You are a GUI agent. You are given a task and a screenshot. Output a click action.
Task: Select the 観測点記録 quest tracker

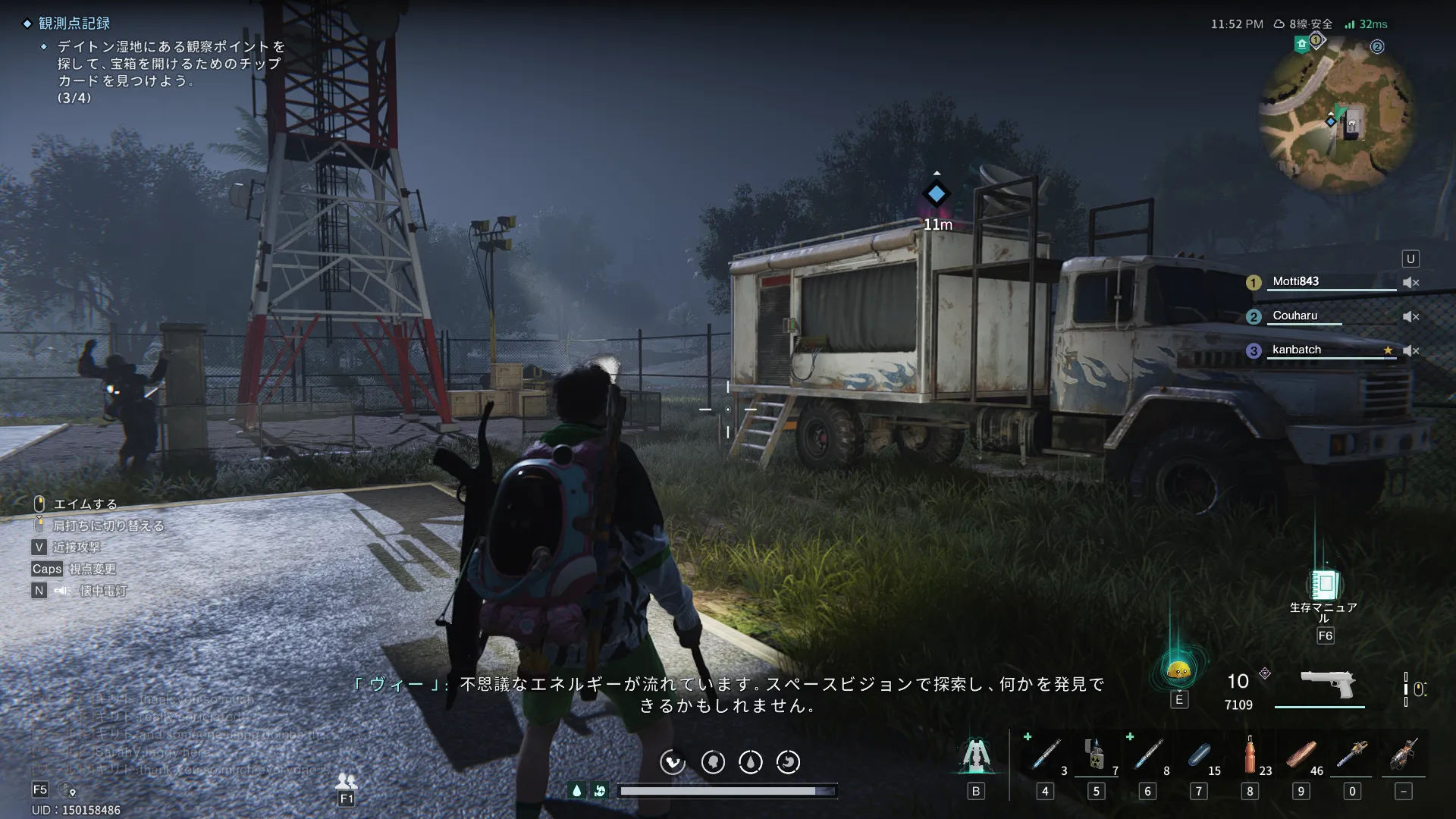(74, 24)
